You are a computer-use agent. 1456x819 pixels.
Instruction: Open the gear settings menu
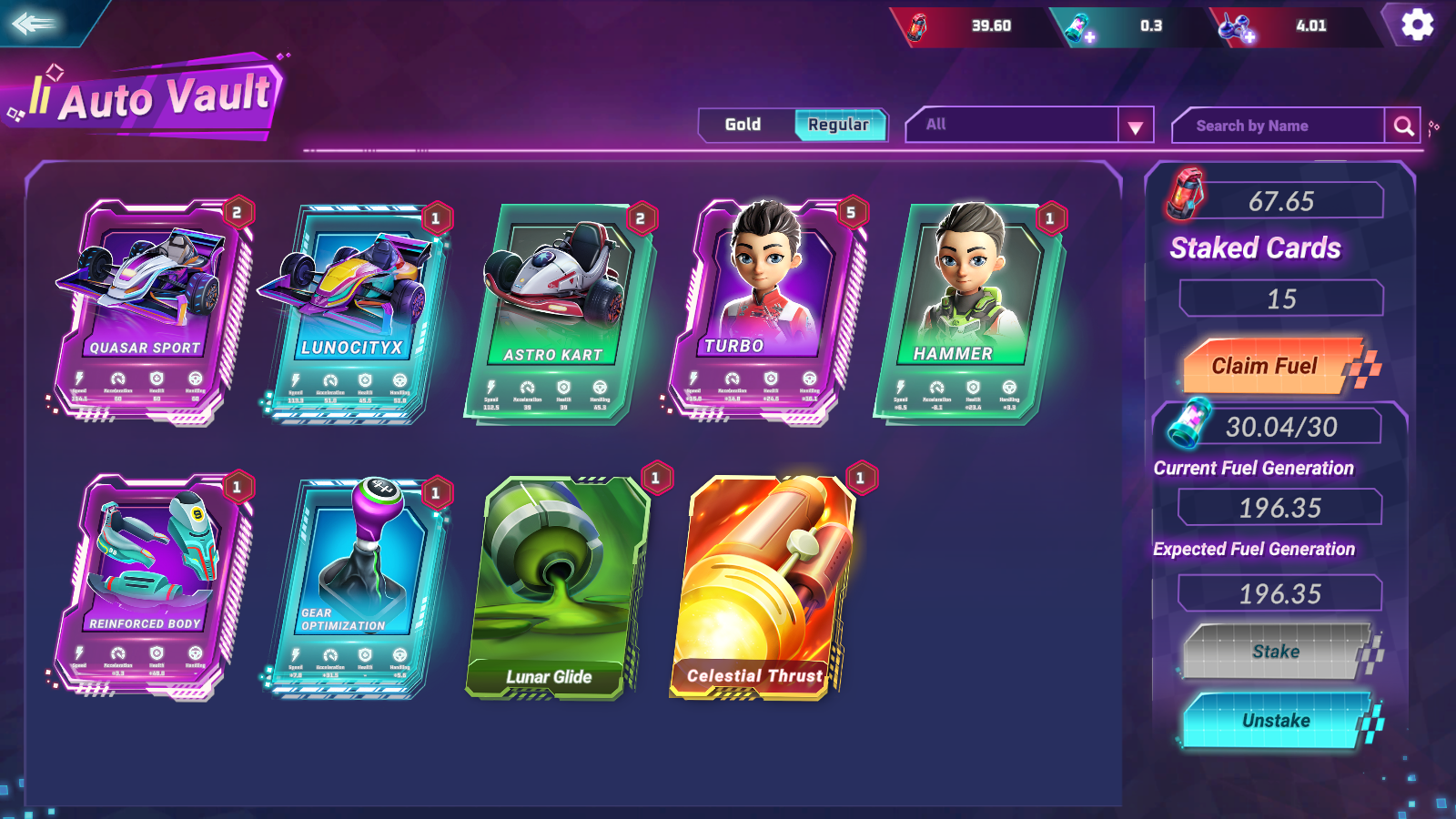click(1417, 25)
